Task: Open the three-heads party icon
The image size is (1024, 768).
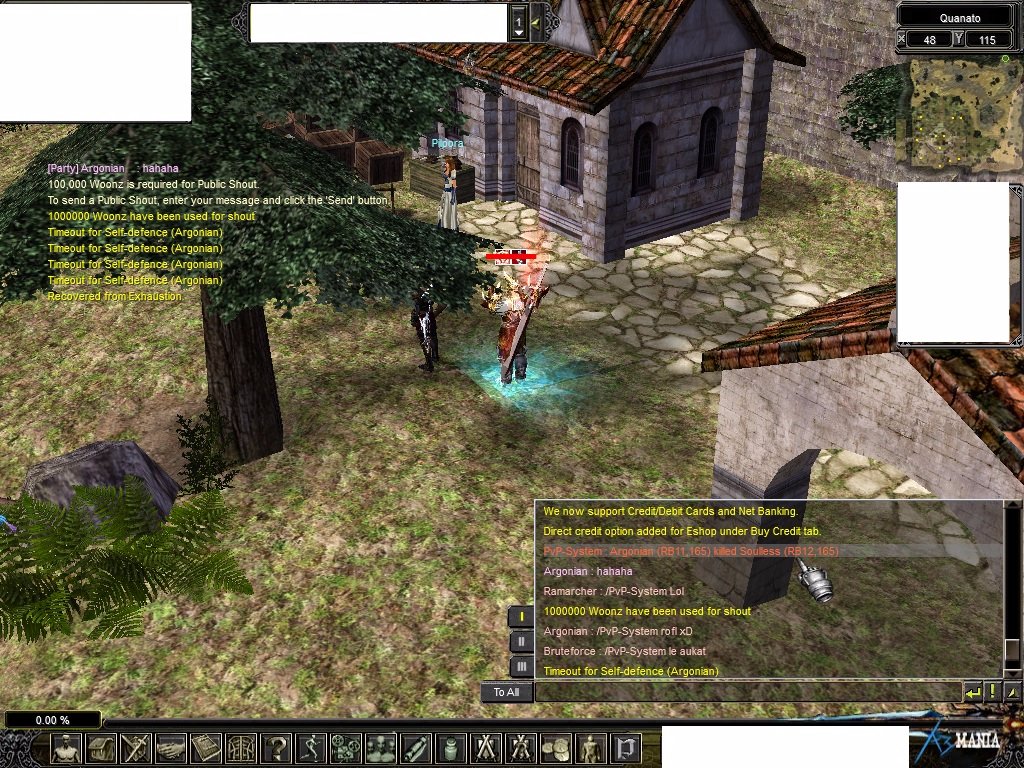Action: tap(381, 748)
